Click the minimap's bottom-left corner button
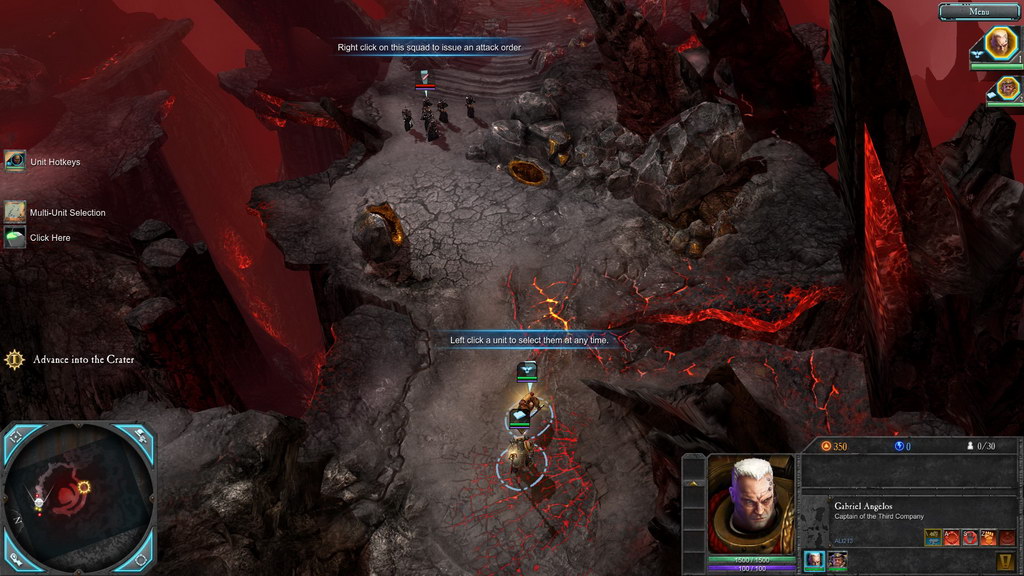Viewport: 1024px width, 576px height. [x=13, y=560]
